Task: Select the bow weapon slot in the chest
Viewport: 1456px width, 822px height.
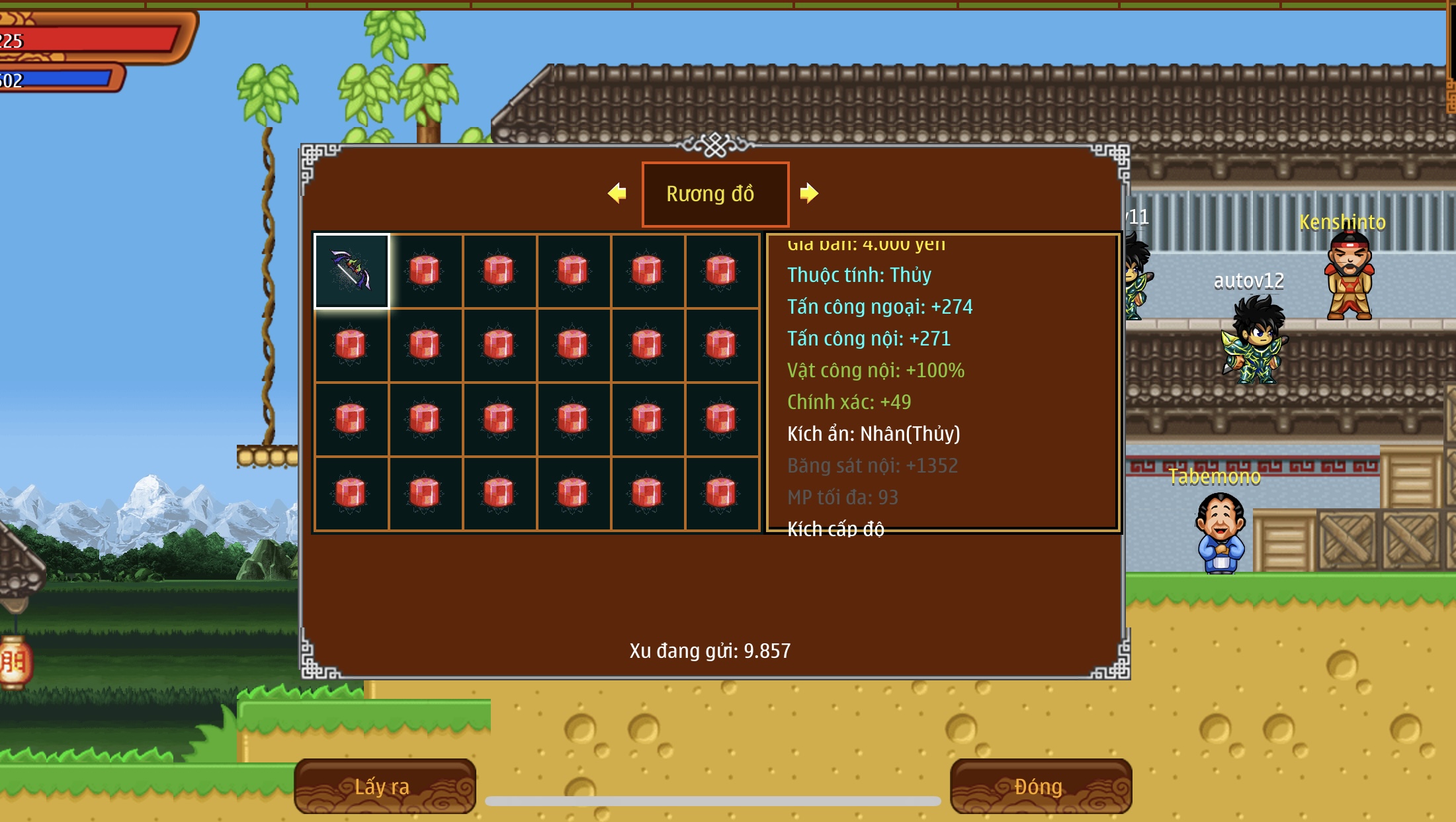Action: click(351, 271)
